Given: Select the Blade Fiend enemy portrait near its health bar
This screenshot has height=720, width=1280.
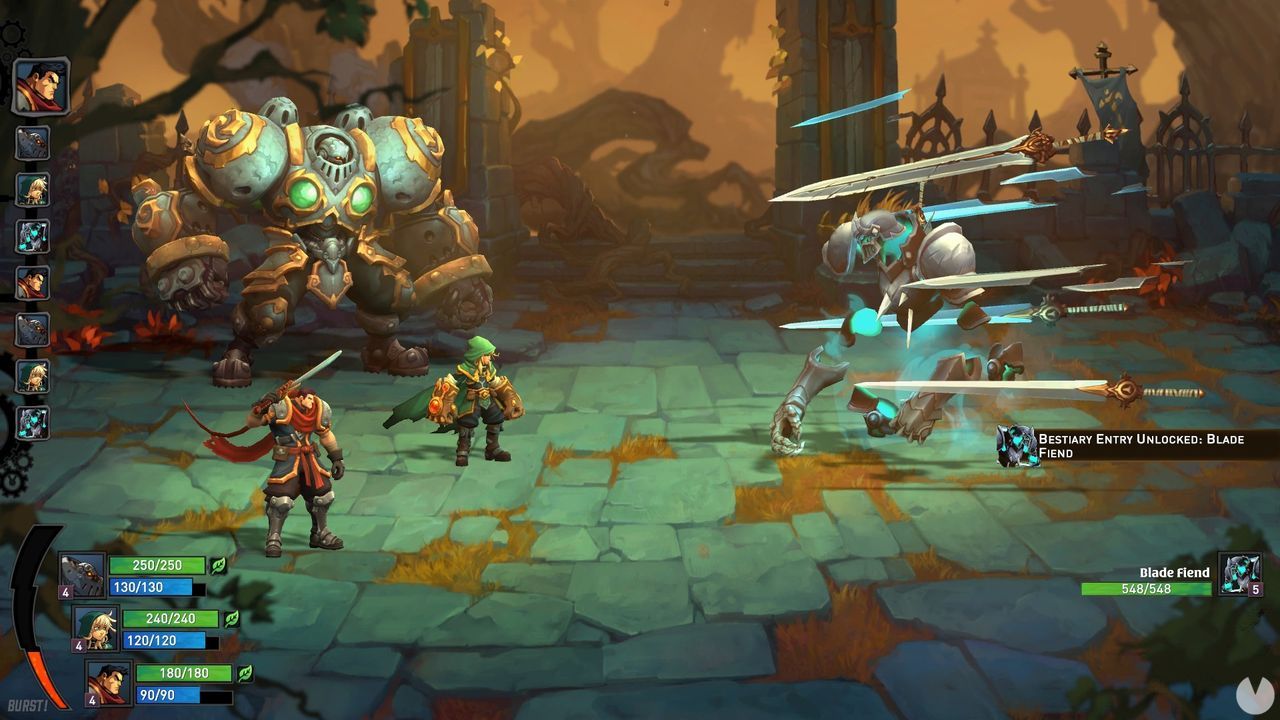Looking at the screenshot, I should (1239, 574).
